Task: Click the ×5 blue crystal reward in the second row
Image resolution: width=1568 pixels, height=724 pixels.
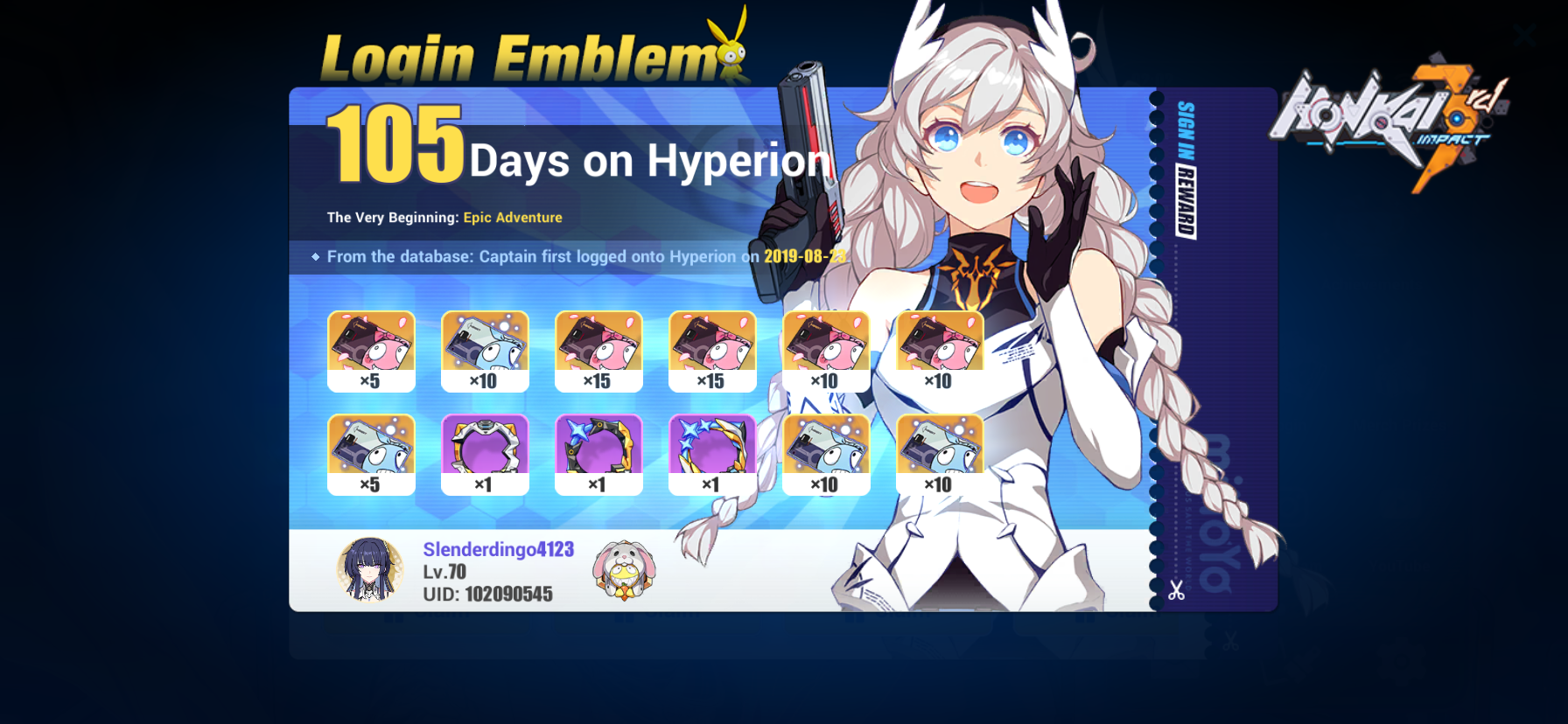Action: point(371,453)
